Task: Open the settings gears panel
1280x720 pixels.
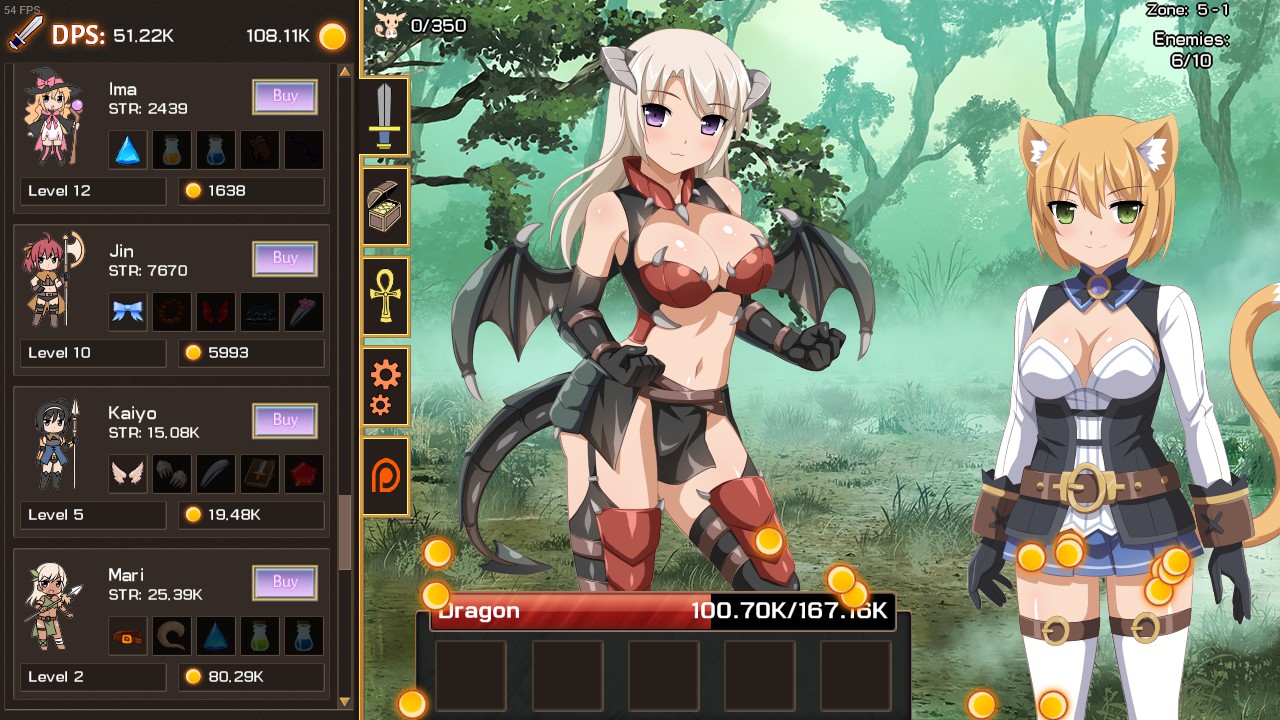Action: point(385,388)
